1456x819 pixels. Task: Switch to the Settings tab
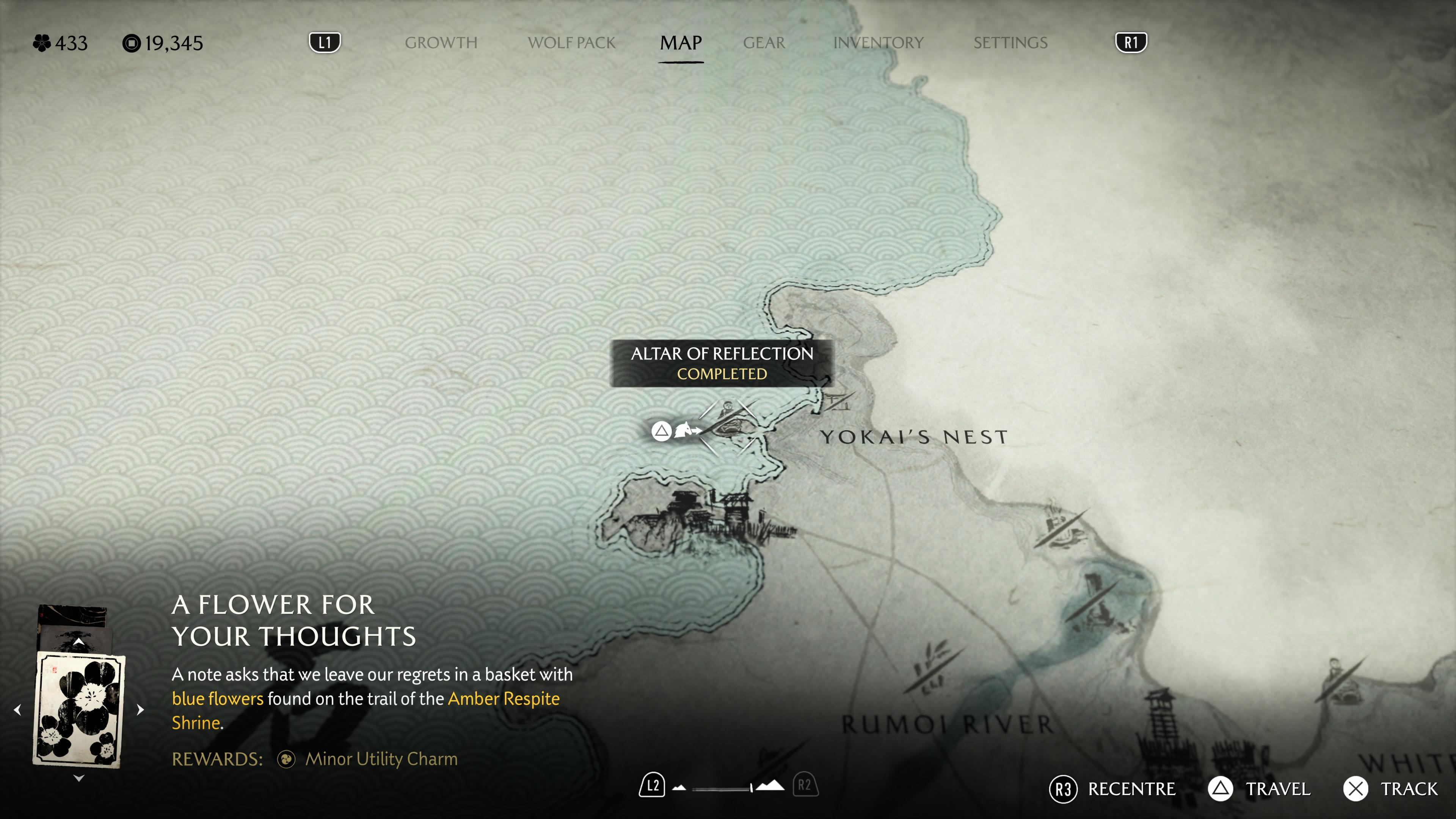[1010, 43]
